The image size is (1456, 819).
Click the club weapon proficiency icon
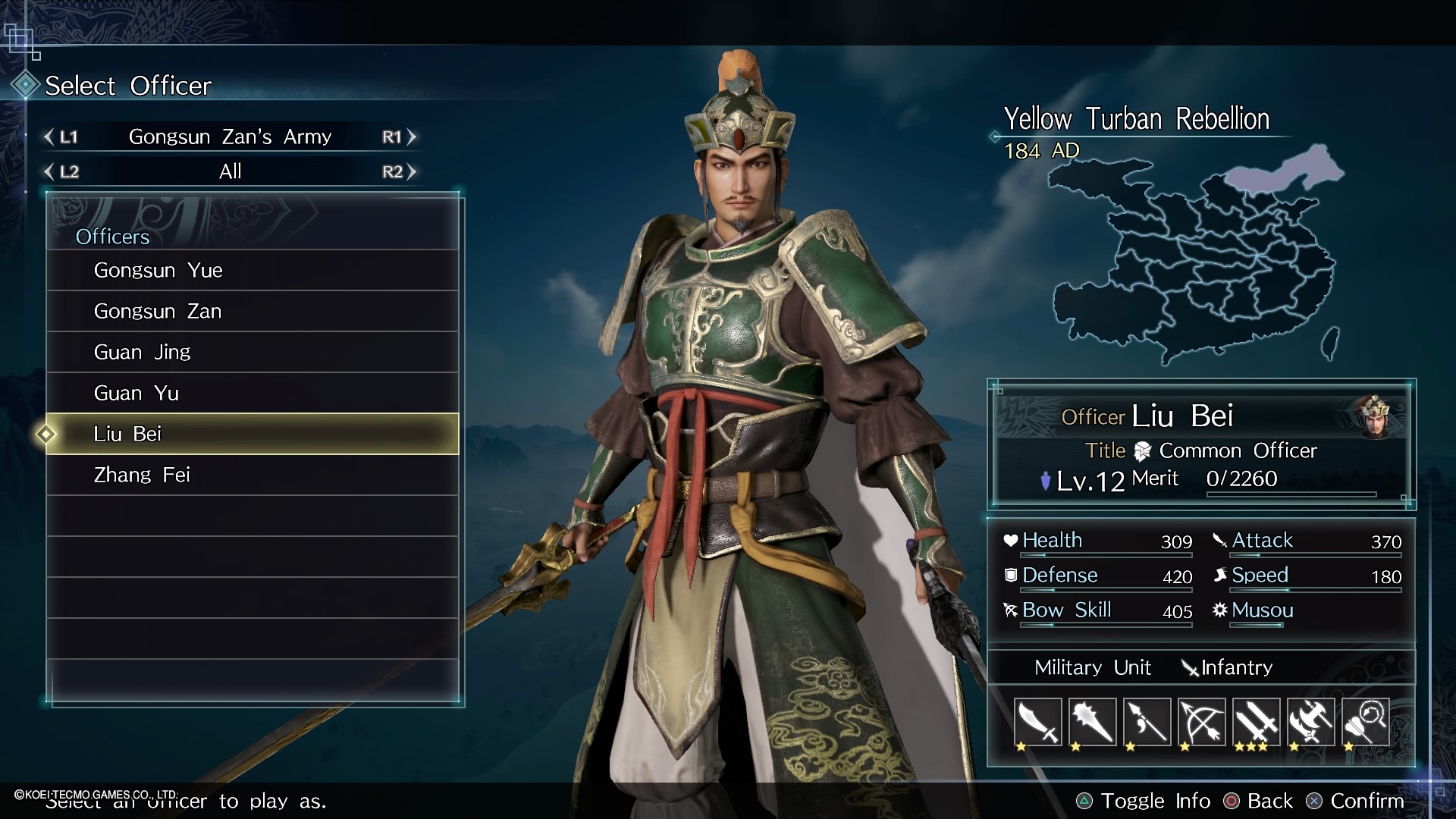1093,722
